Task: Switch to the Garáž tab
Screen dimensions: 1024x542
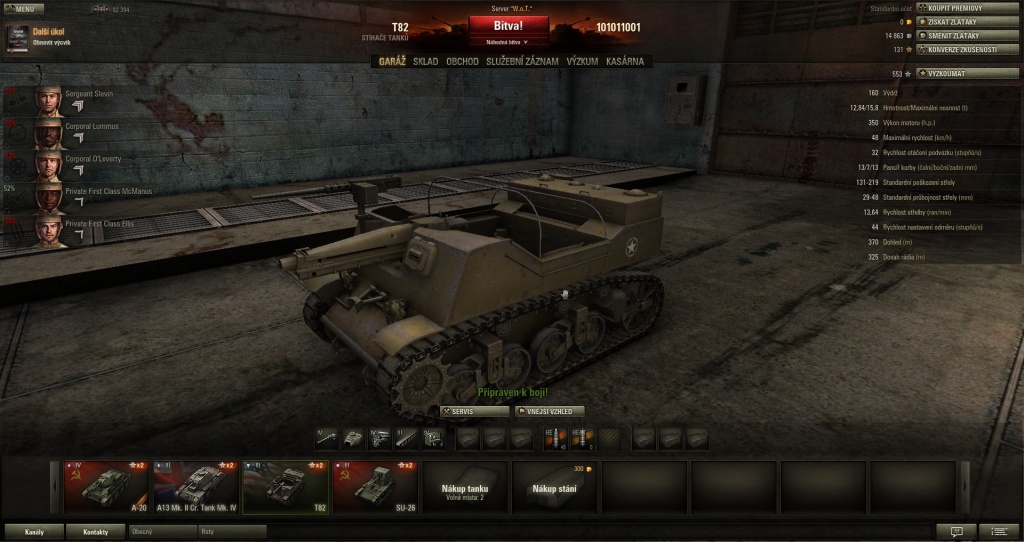Action: [392, 61]
